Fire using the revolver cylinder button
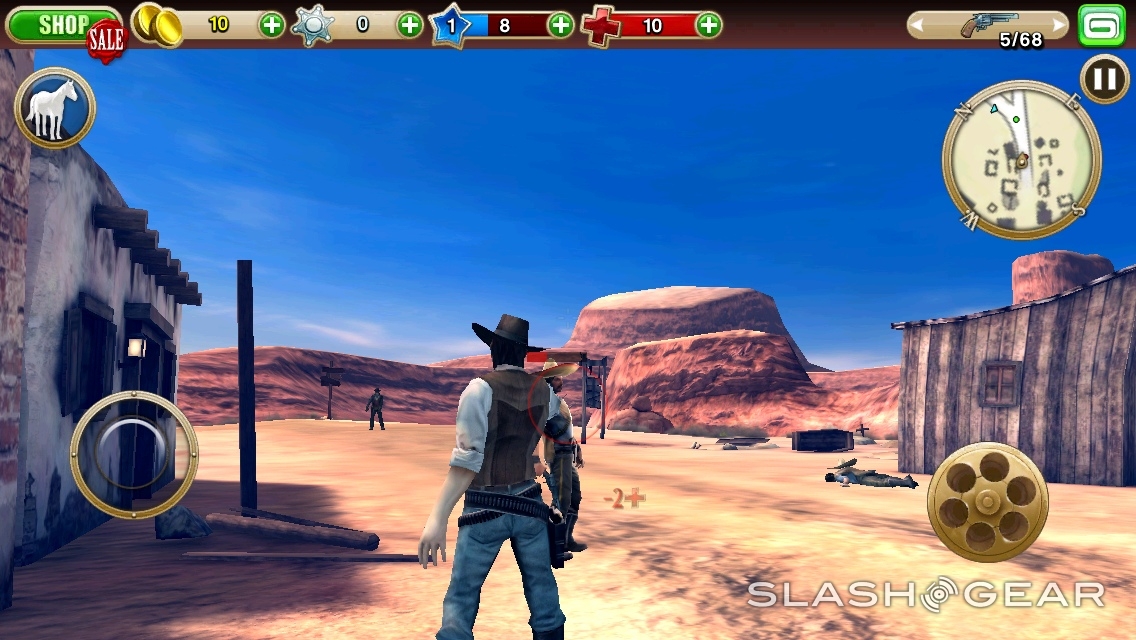 tap(987, 501)
